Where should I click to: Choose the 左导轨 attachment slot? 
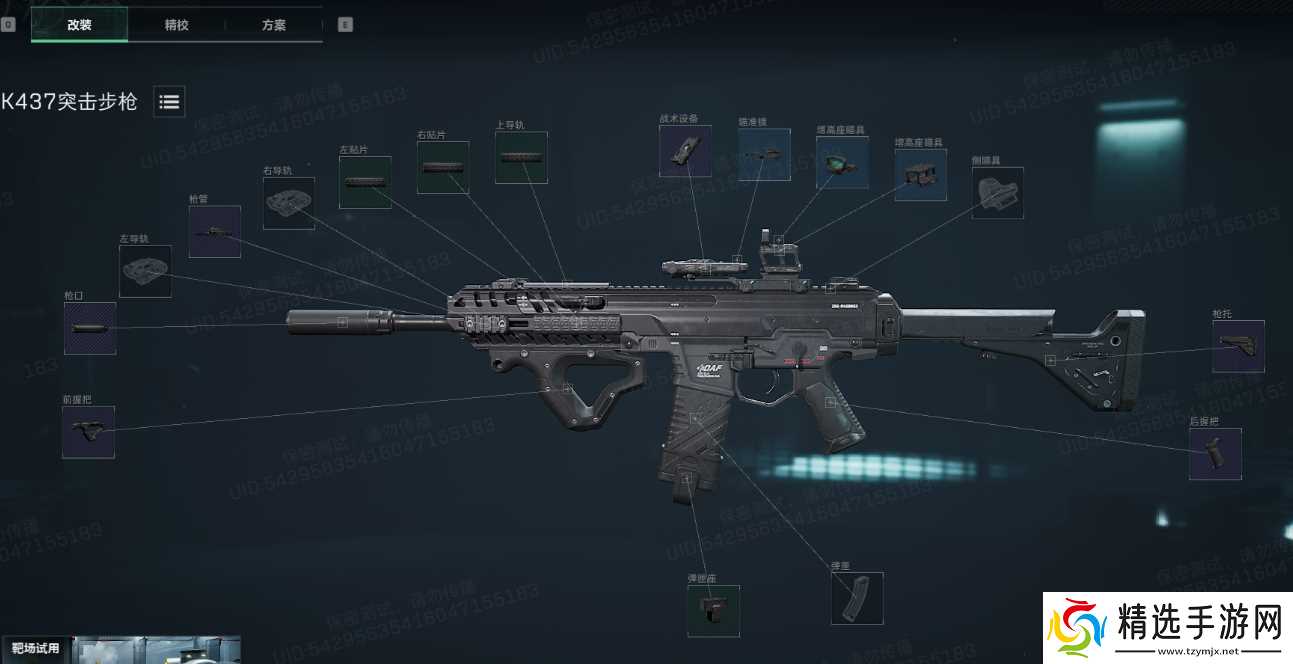(x=145, y=271)
